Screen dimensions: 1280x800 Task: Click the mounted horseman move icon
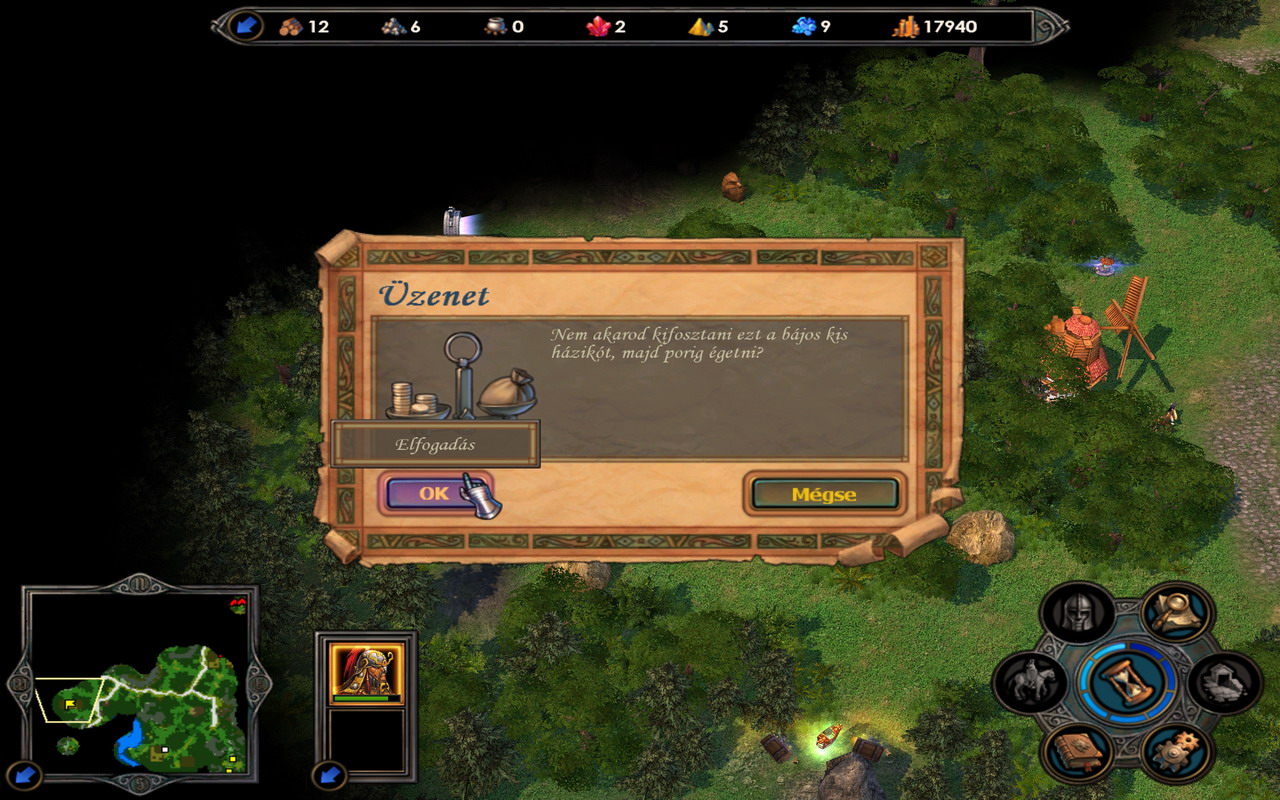tap(1029, 682)
